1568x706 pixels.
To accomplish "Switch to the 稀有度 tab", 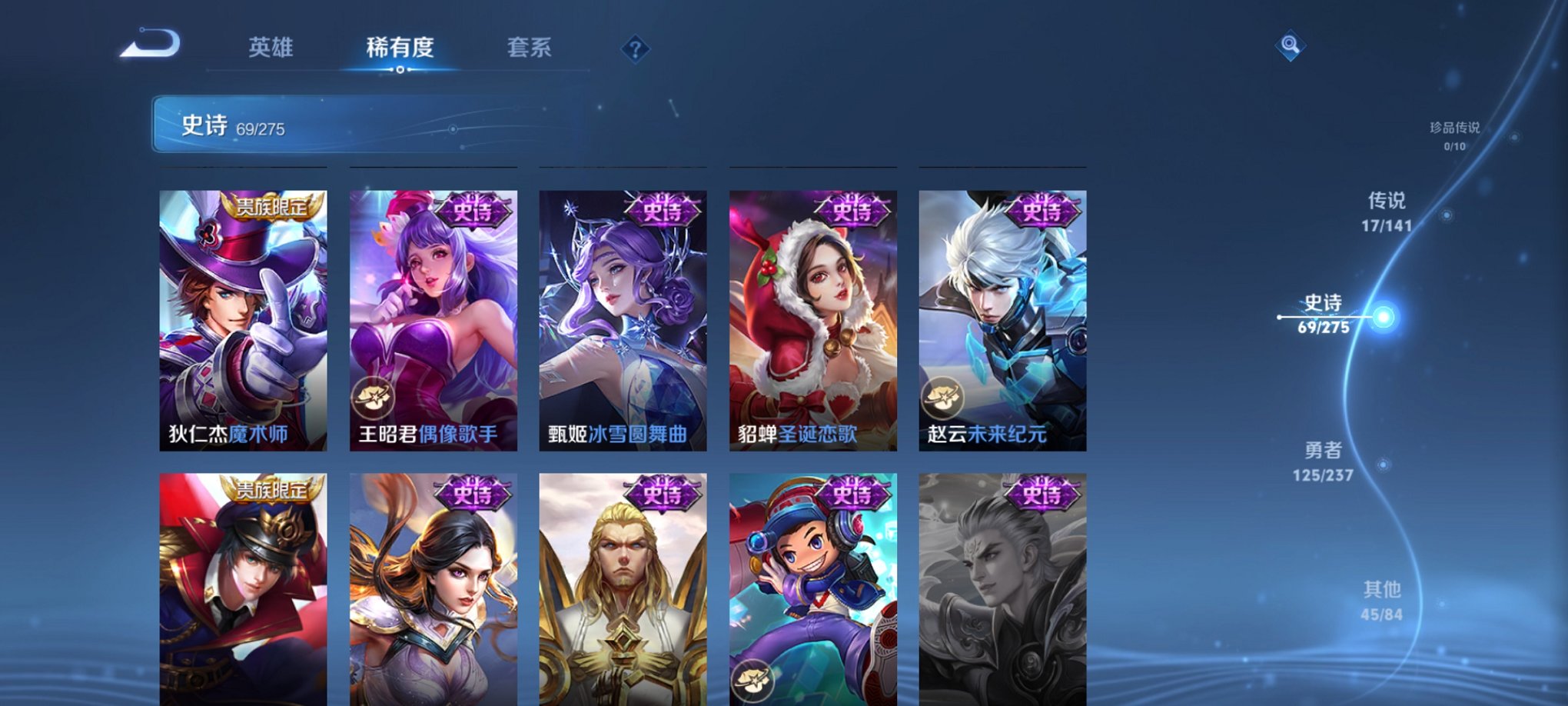I will [399, 48].
